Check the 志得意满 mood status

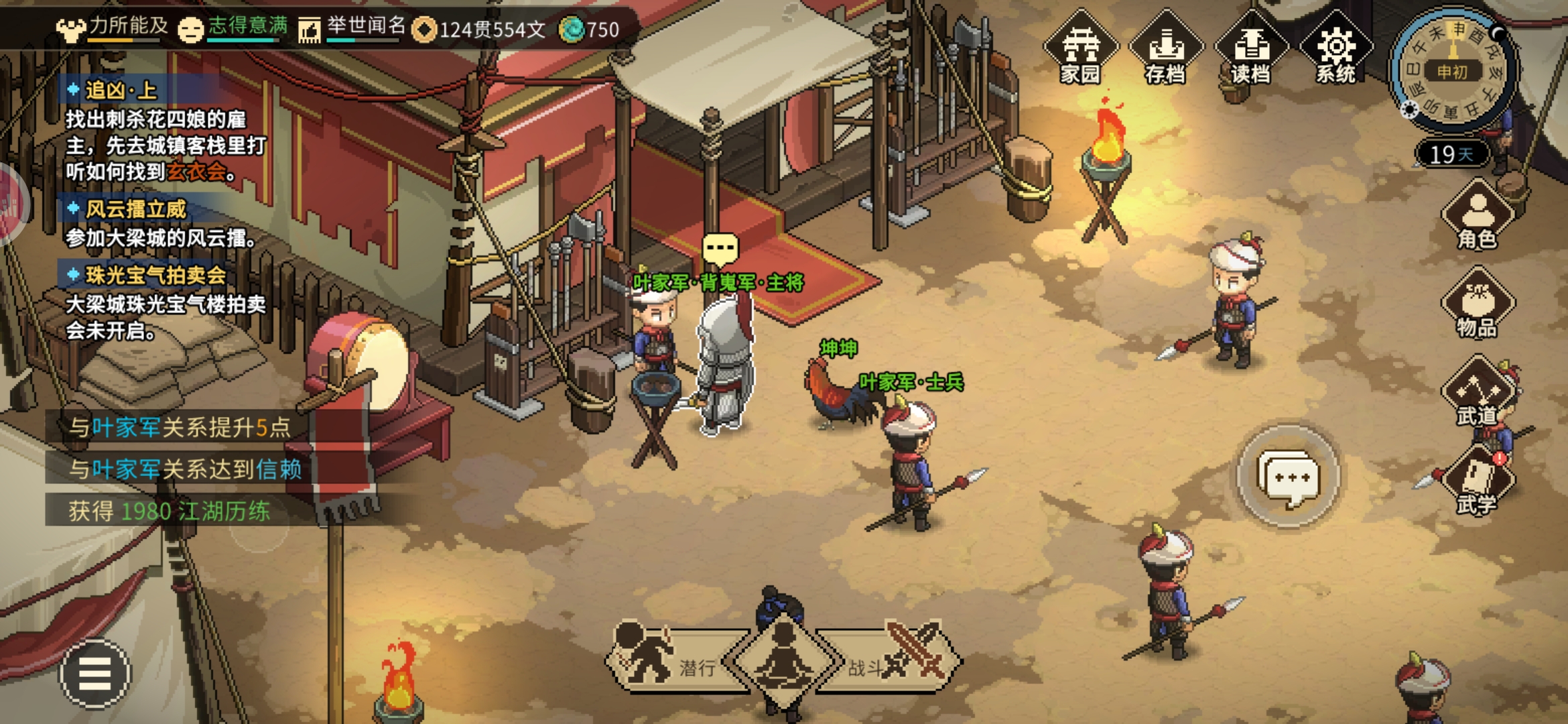point(233,28)
